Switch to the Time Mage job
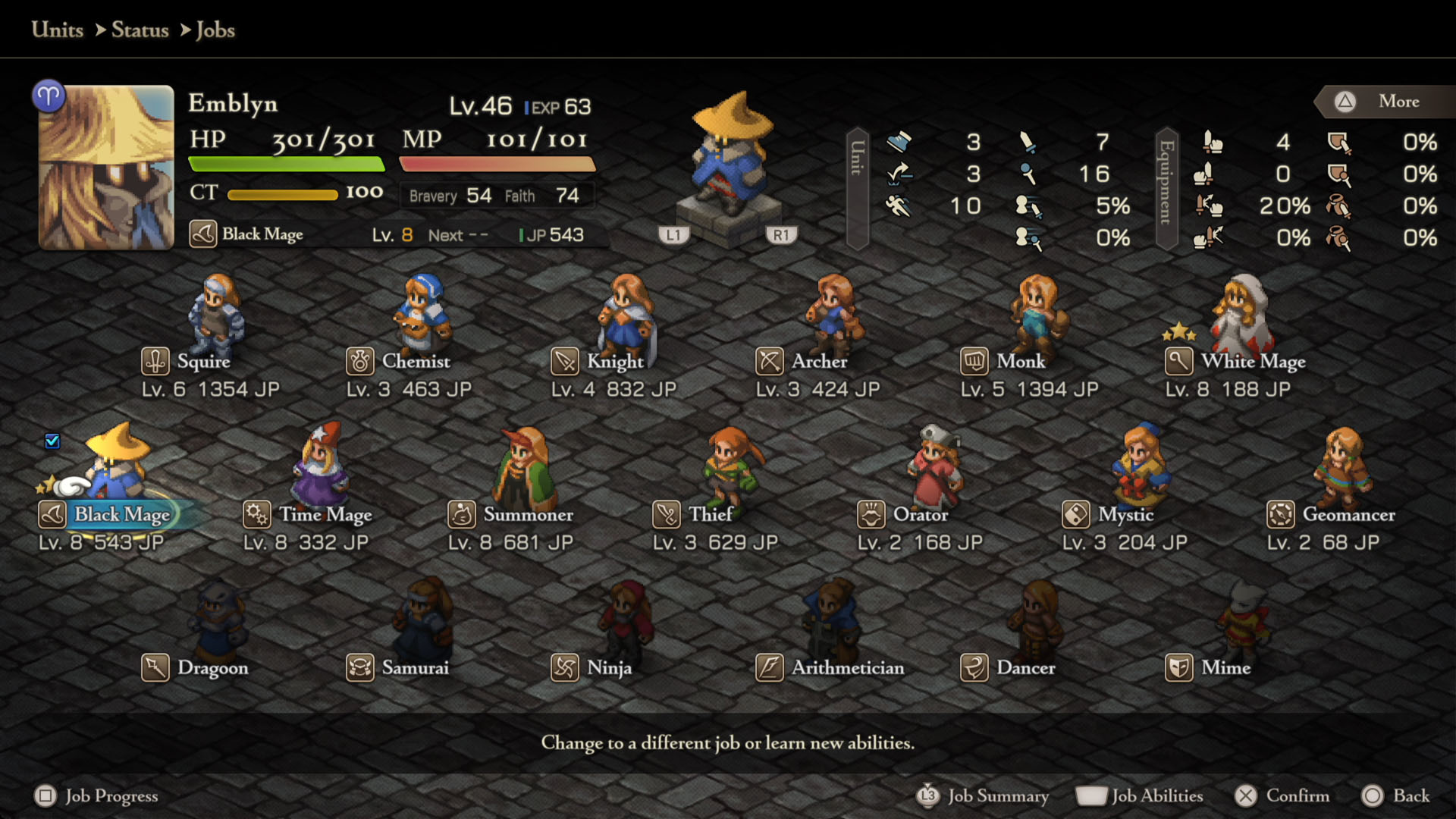This screenshot has height=819, width=1456. point(325,515)
